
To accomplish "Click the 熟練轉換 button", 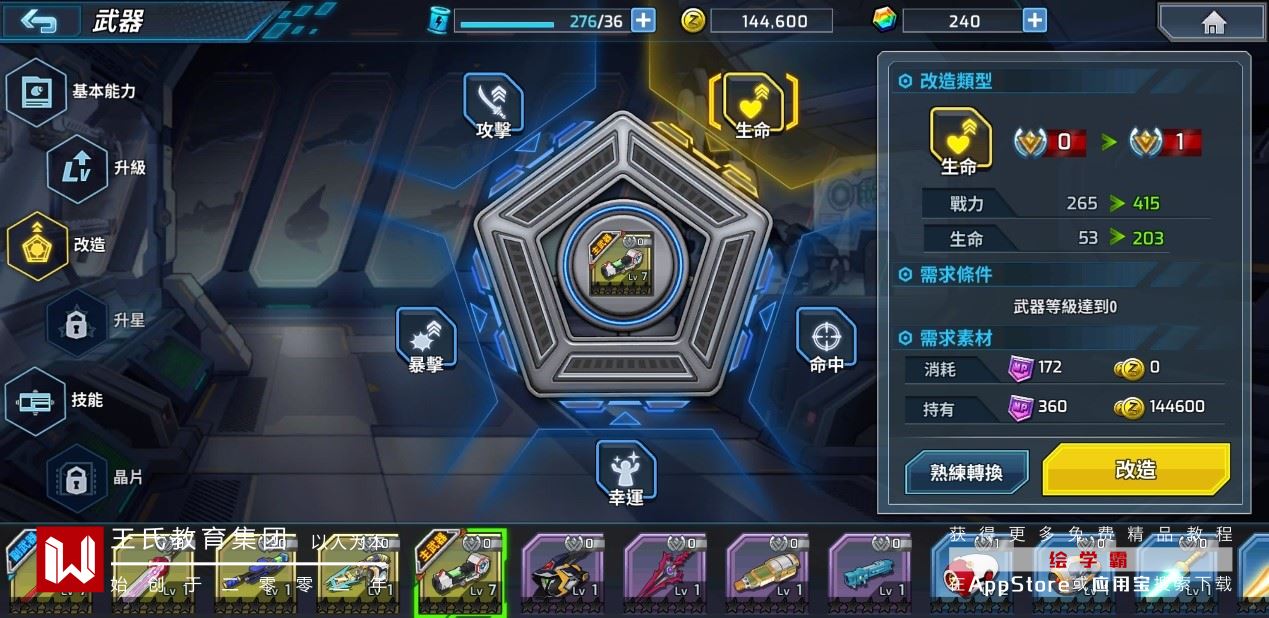I will click(x=966, y=472).
